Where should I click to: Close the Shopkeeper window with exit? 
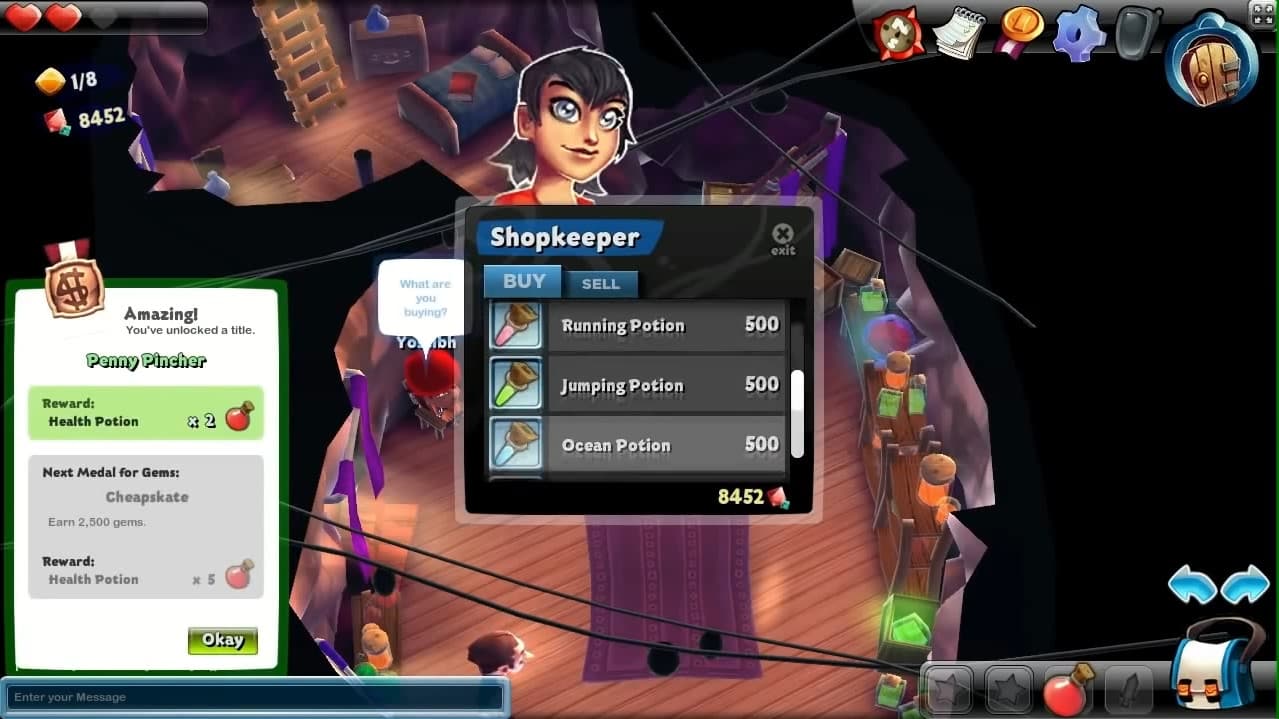pyautogui.click(x=782, y=238)
